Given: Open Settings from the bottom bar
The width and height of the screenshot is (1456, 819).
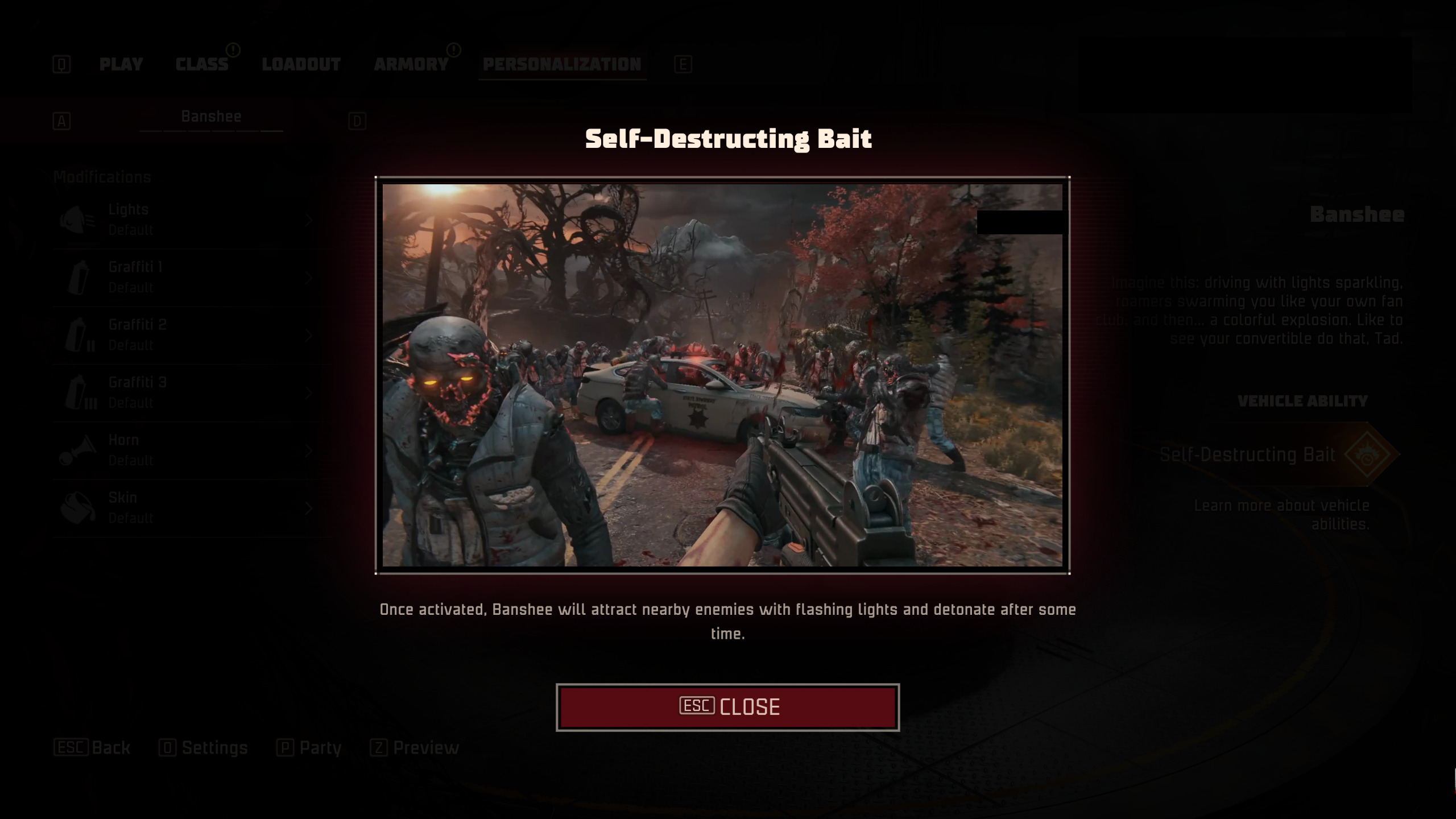Looking at the screenshot, I should [204, 747].
